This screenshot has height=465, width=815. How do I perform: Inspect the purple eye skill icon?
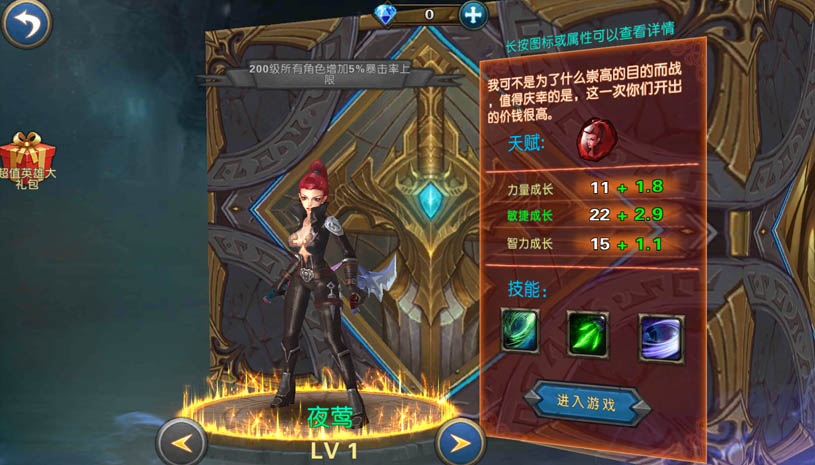click(x=661, y=337)
